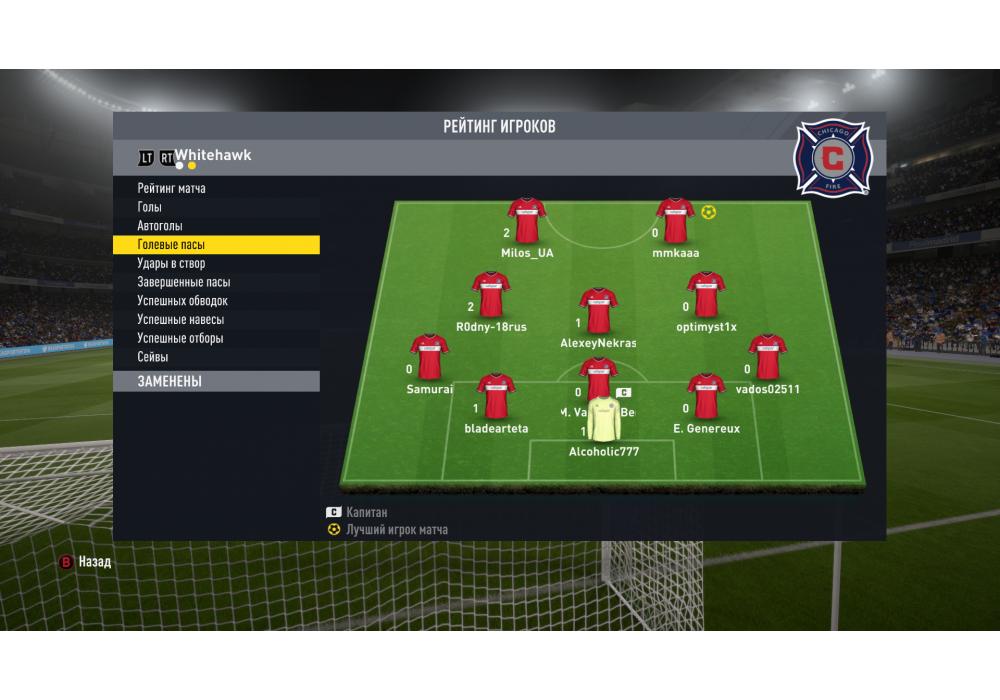This screenshot has width=1000, height=700.
Task: Choose player bladearteta in defense
Action: (x=496, y=397)
